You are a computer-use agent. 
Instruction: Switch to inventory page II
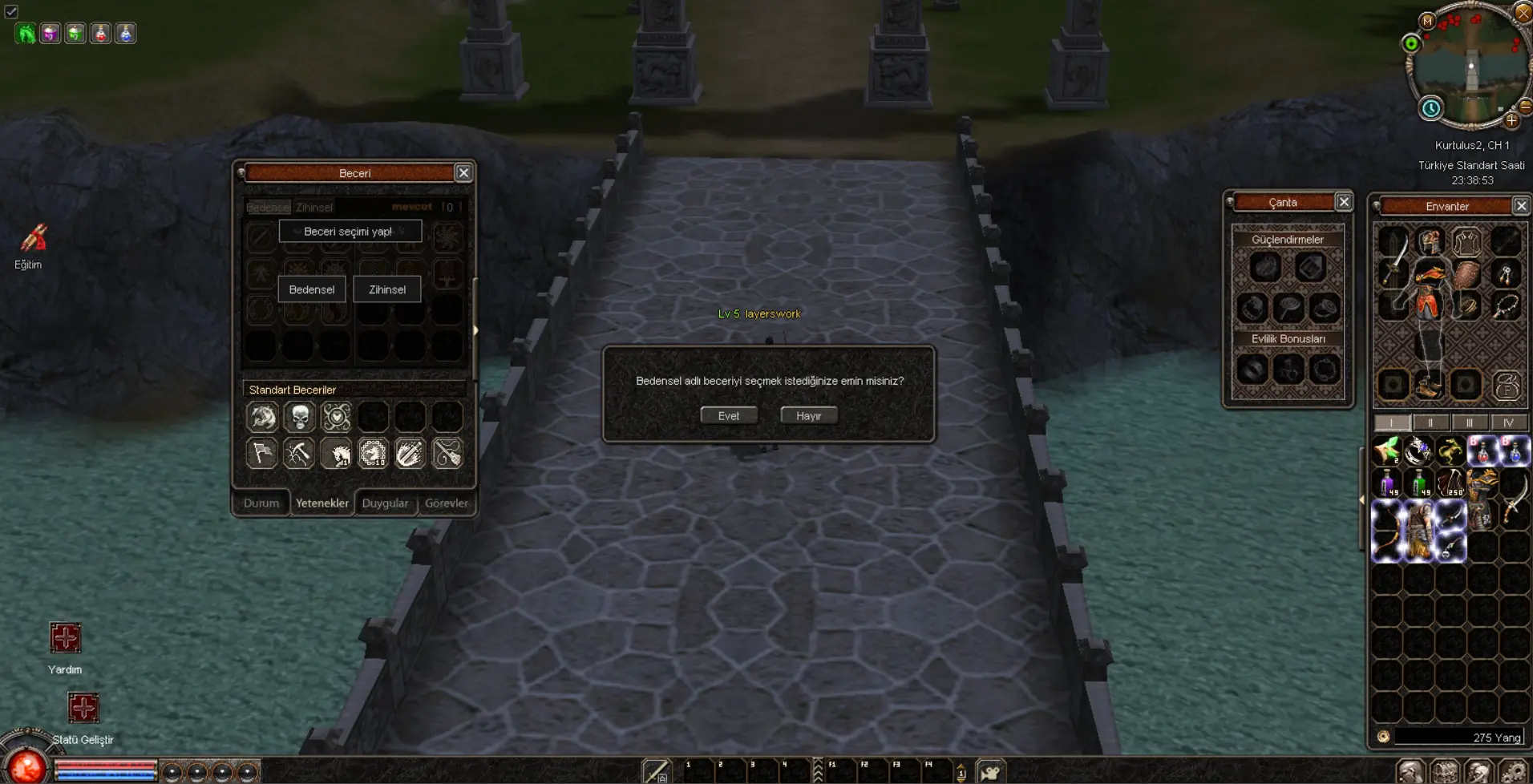click(x=1430, y=422)
